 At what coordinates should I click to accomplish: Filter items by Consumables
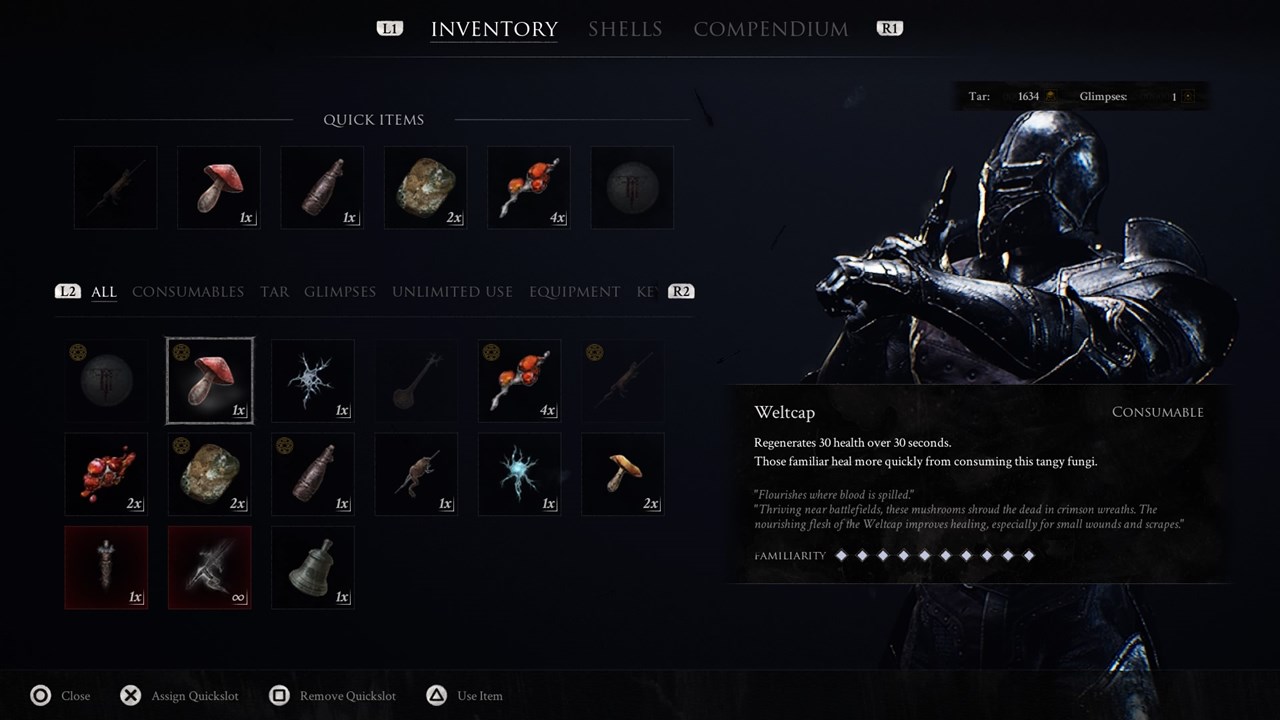[188, 292]
